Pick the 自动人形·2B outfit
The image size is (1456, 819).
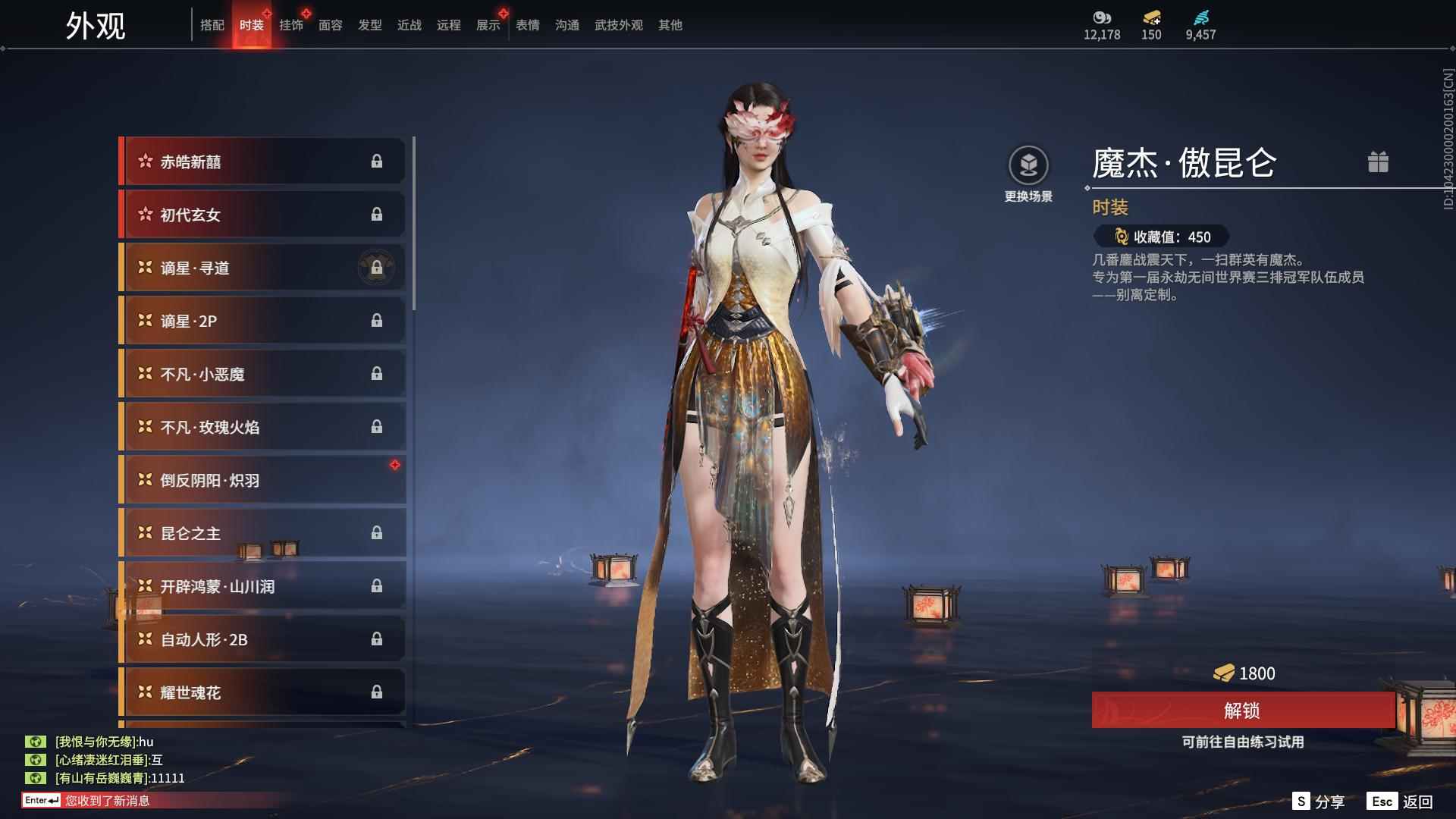(x=262, y=639)
